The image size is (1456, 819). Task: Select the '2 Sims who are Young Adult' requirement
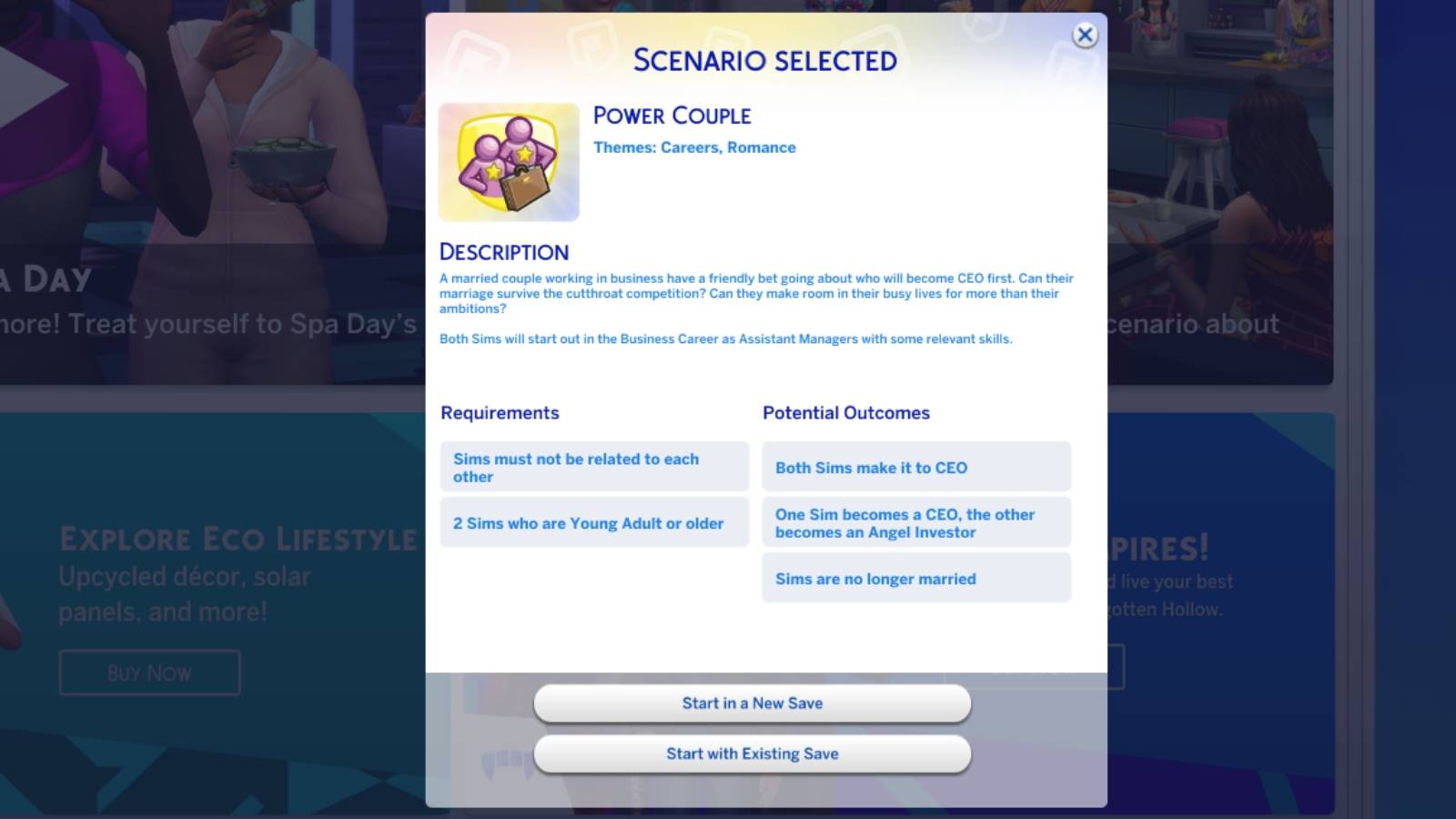tap(594, 522)
